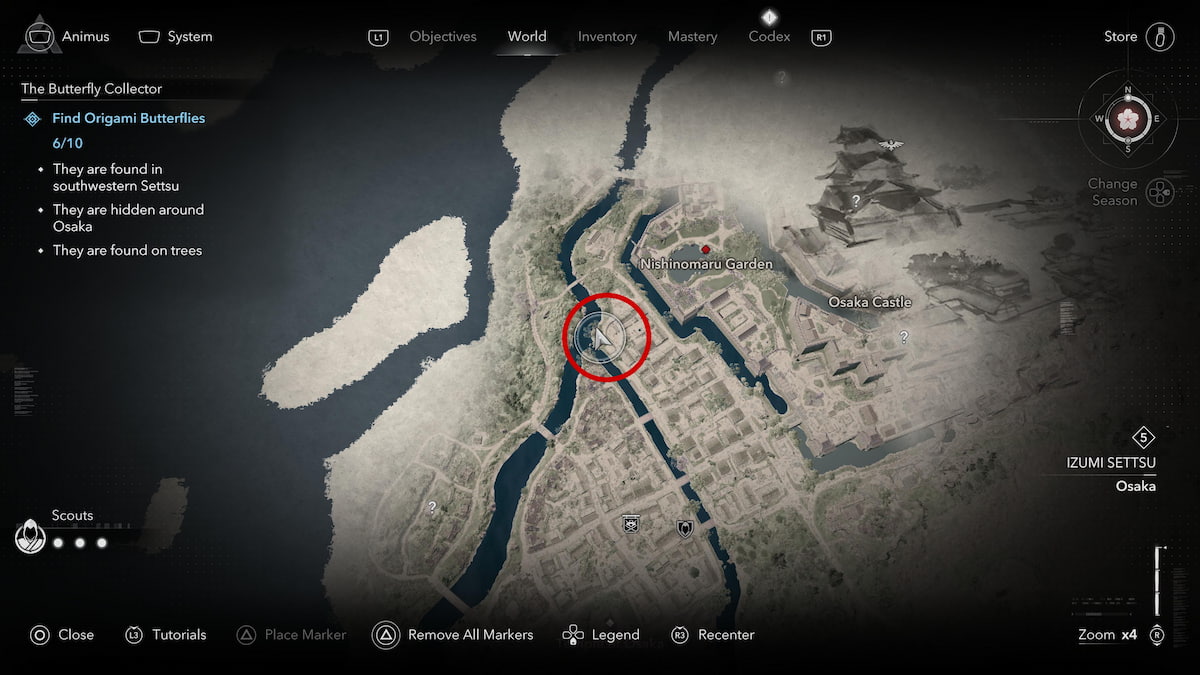Open the Objectives tab
This screenshot has width=1200, height=675.
(x=443, y=37)
